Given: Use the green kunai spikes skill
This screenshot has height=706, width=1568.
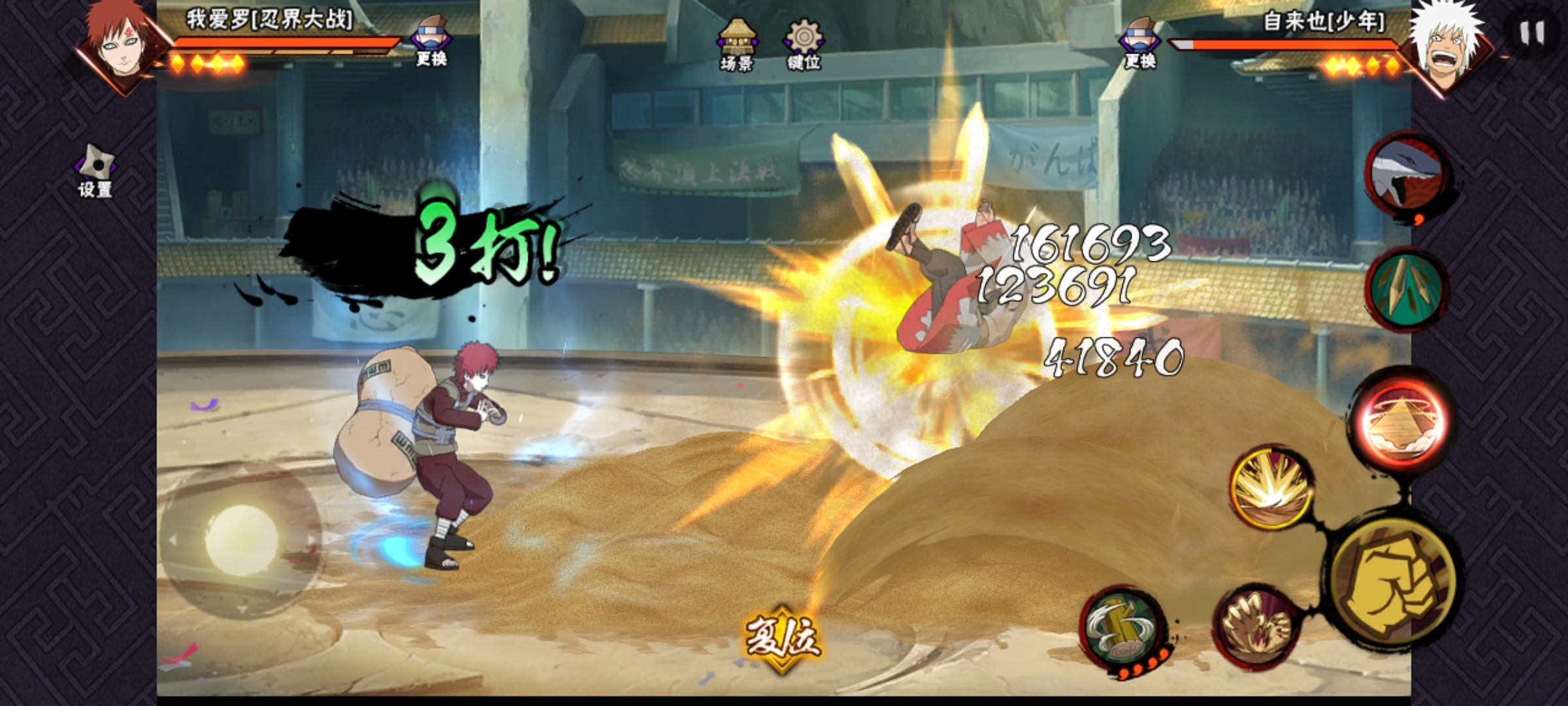Looking at the screenshot, I should (x=1407, y=288).
